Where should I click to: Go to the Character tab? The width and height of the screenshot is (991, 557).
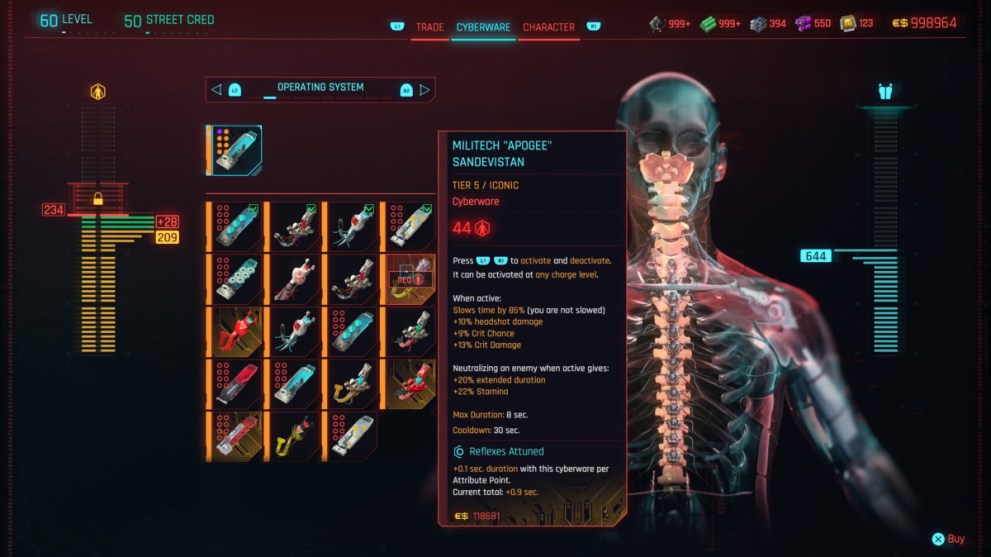pos(548,27)
